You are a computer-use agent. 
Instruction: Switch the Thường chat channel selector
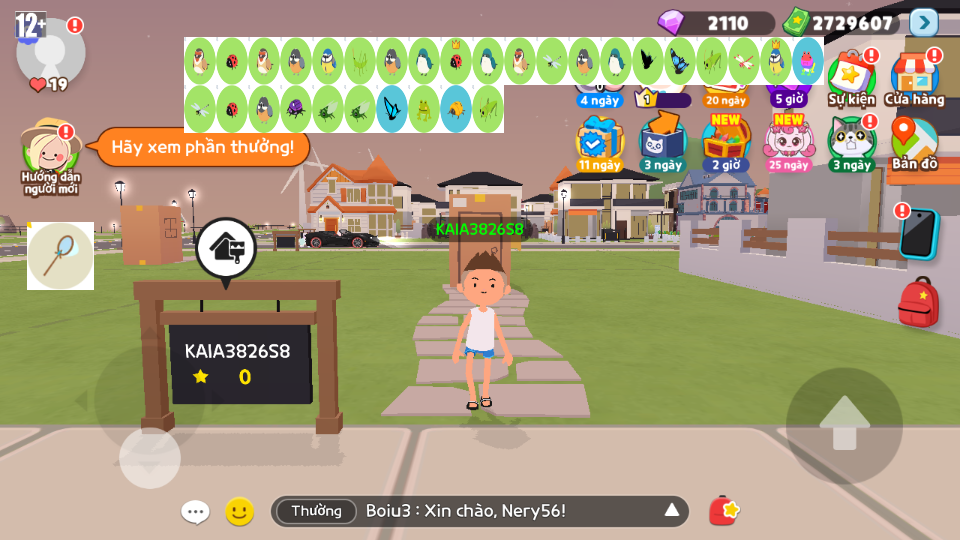click(316, 511)
